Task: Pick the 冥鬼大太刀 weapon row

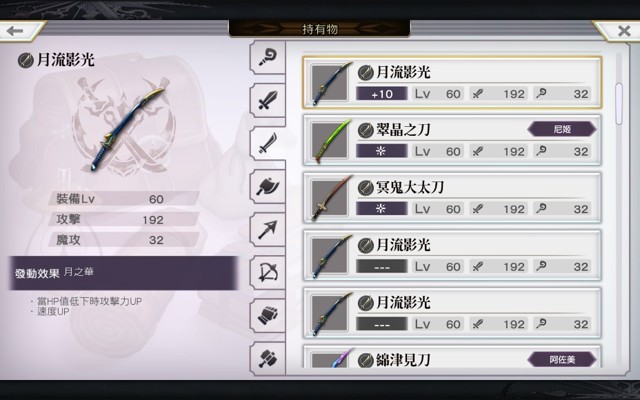Action: 452,198
